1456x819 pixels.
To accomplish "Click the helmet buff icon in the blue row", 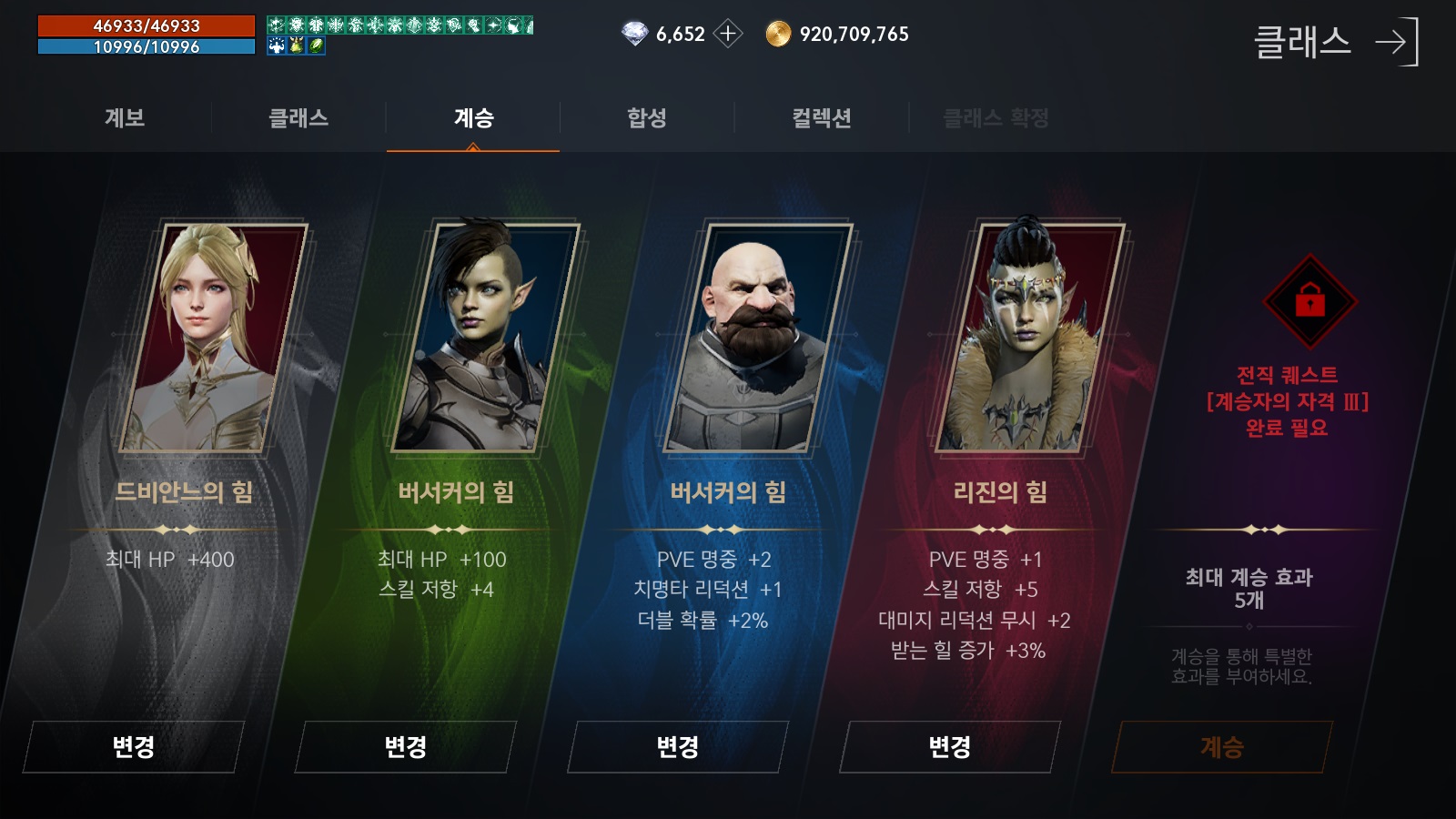I will click(x=297, y=44).
